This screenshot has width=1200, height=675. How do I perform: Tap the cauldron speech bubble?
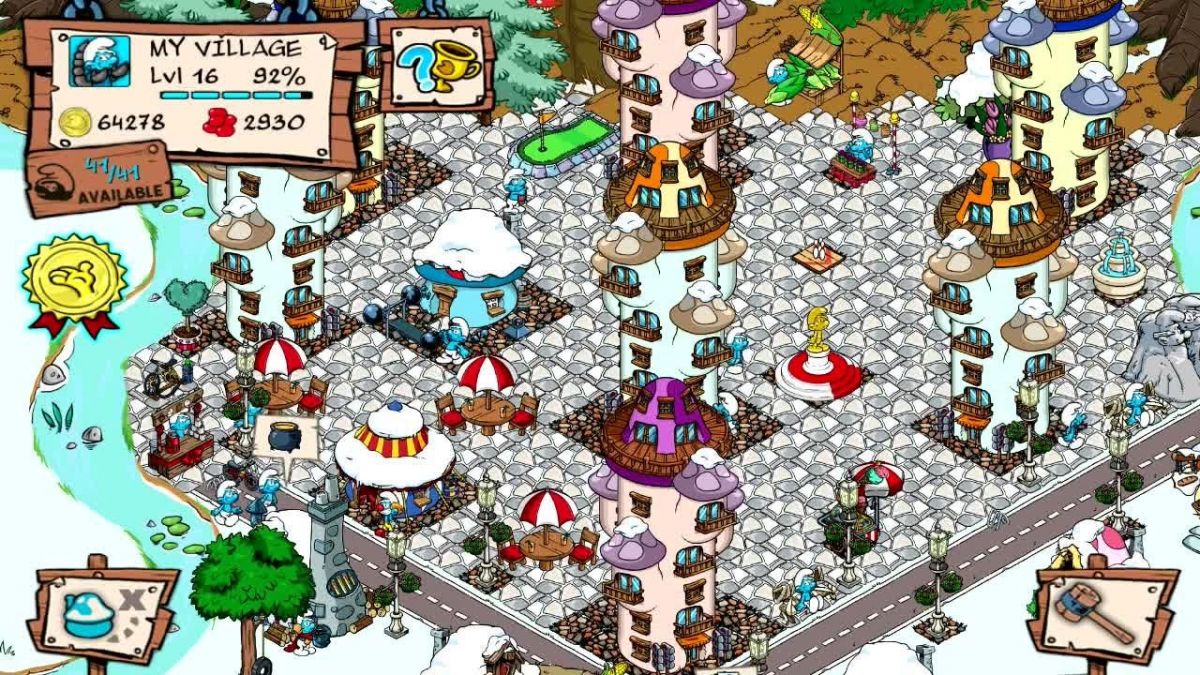pos(285,435)
